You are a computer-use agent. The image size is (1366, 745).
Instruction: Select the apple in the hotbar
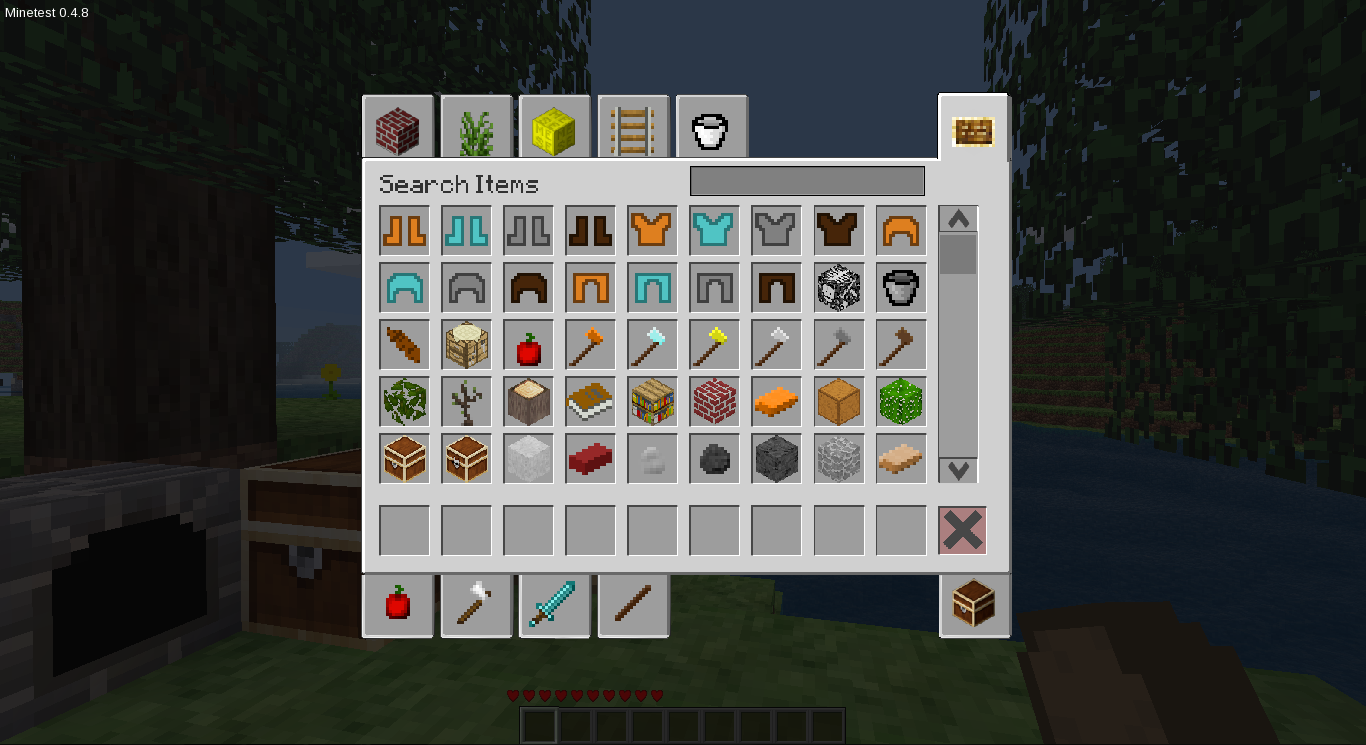398,605
